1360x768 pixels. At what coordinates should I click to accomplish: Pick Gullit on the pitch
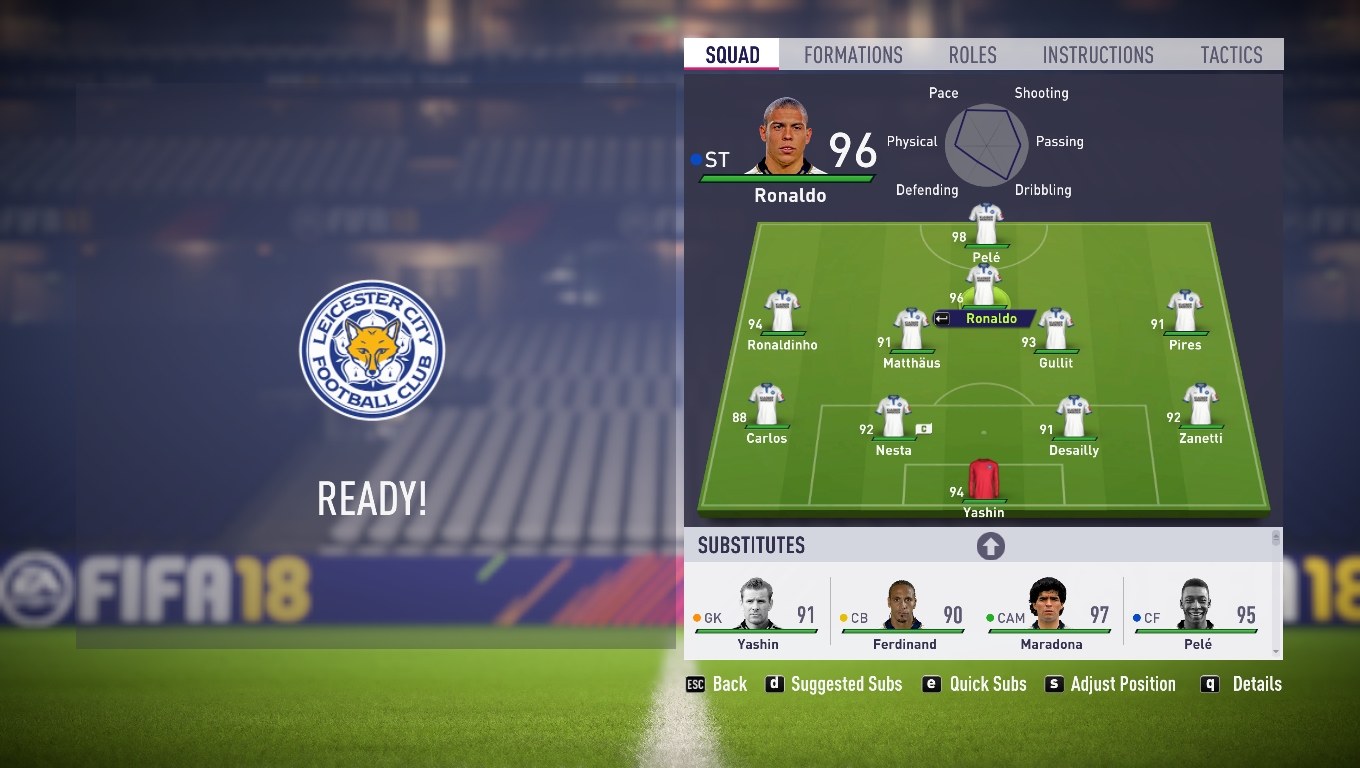coord(1056,331)
